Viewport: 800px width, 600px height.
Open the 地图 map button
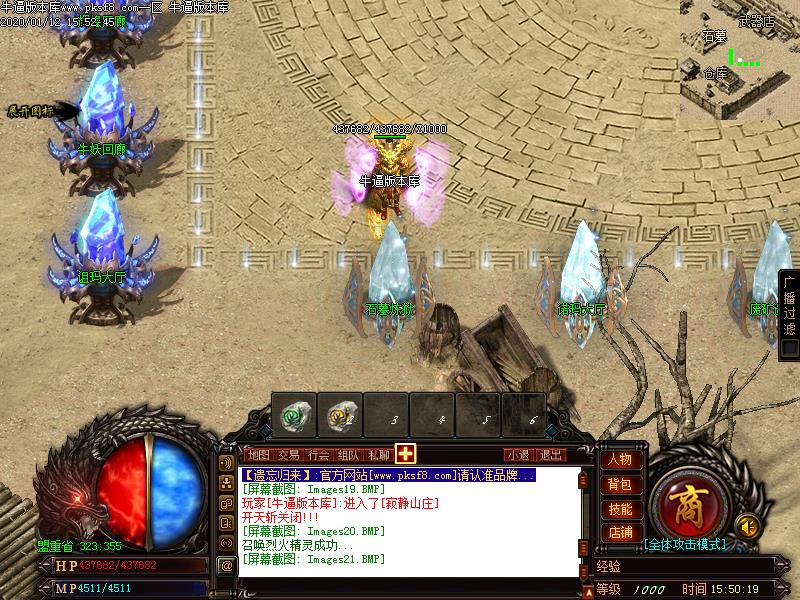[x=258, y=454]
